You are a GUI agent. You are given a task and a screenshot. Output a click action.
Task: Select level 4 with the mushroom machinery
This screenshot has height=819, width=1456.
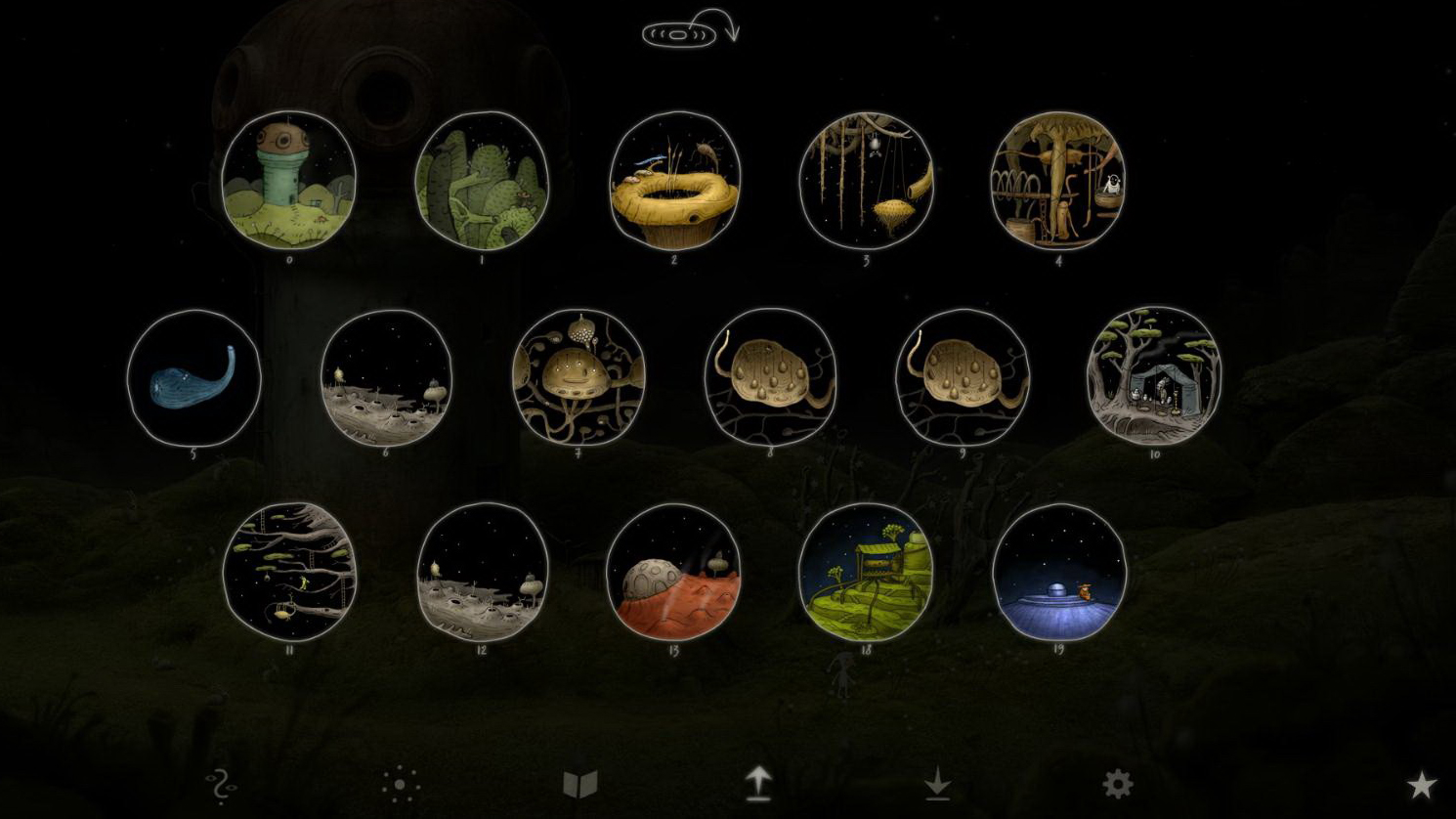click(1058, 181)
